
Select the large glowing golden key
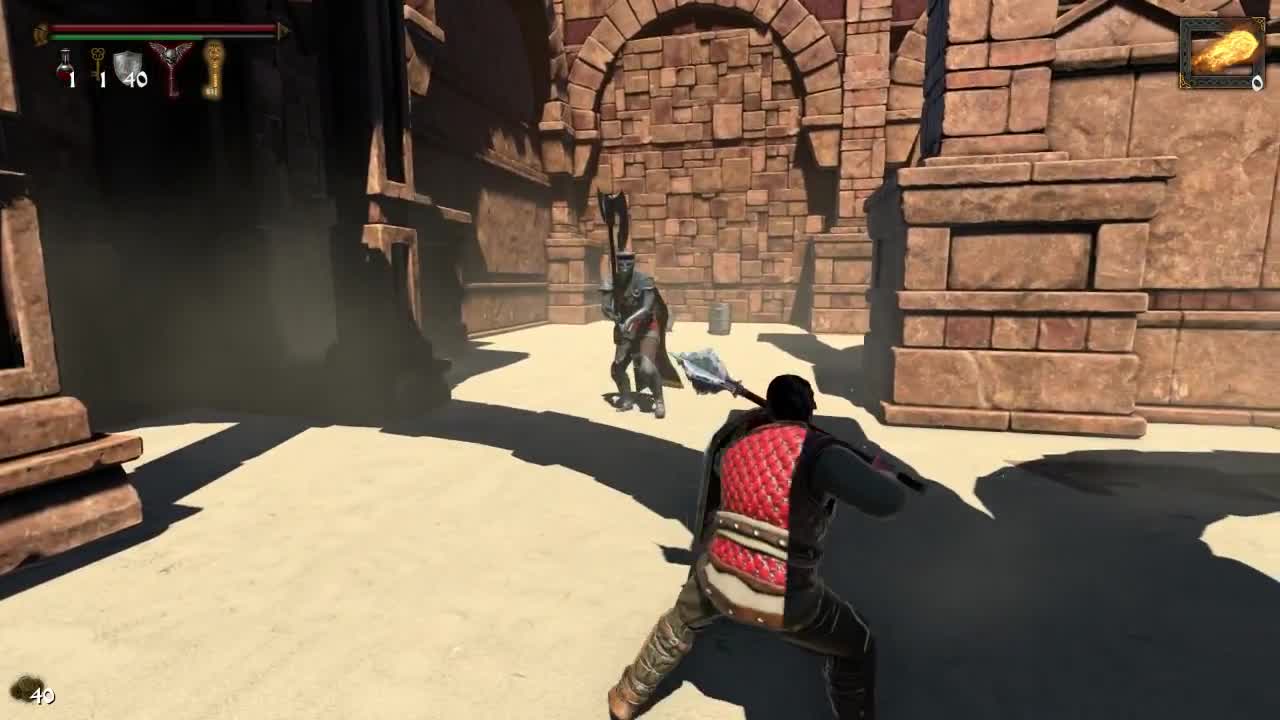click(x=213, y=68)
